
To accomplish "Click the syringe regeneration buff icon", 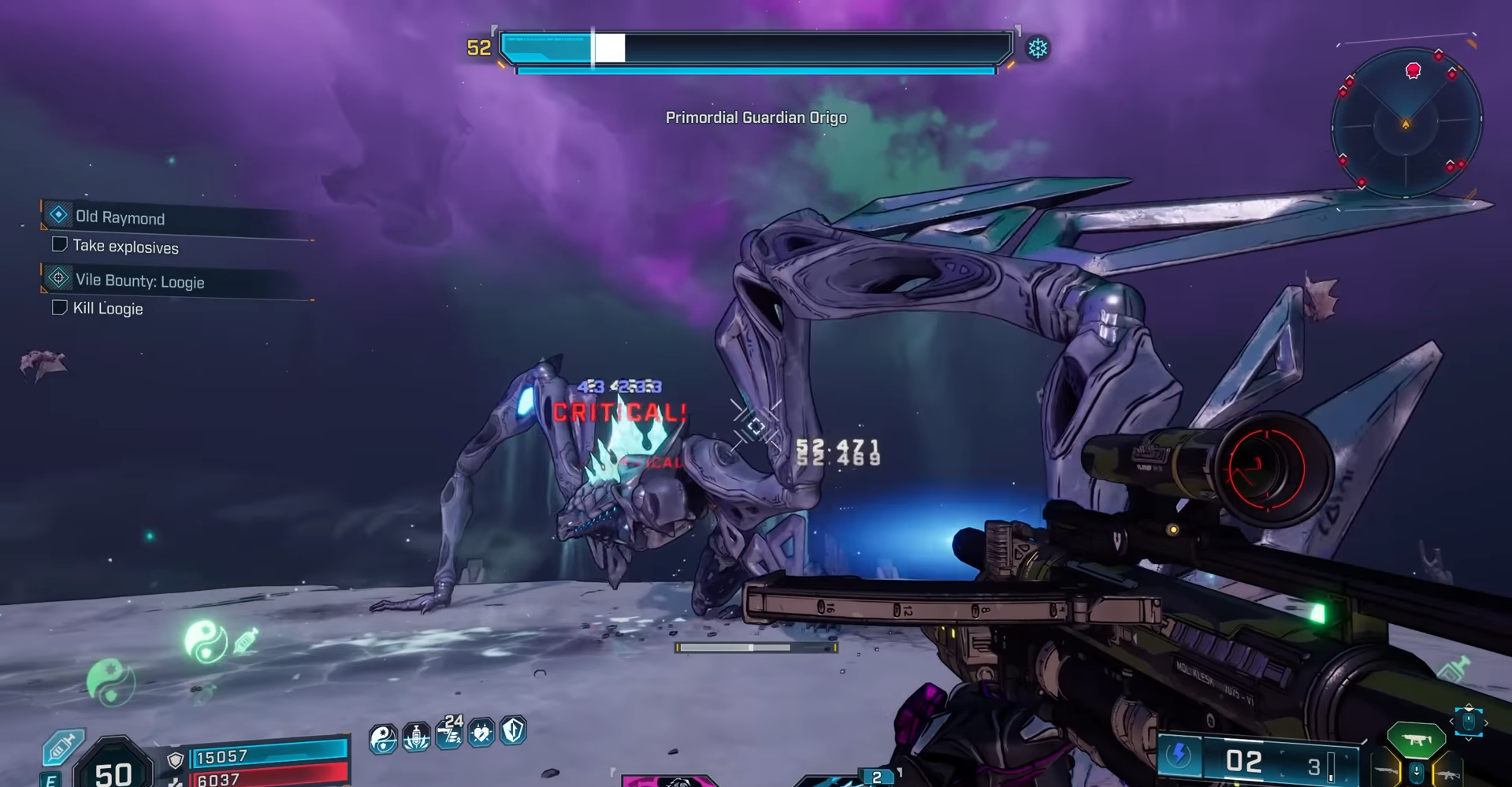I will point(416,735).
